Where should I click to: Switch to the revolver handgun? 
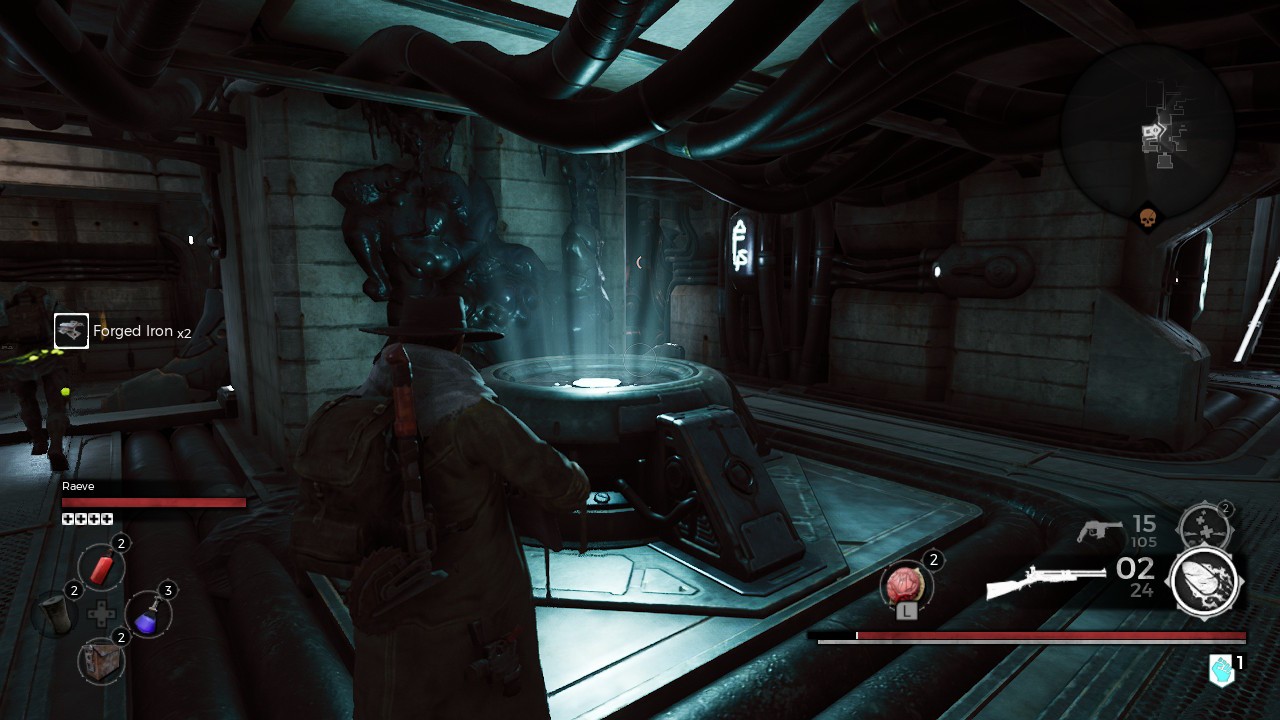(x=1101, y=530)
